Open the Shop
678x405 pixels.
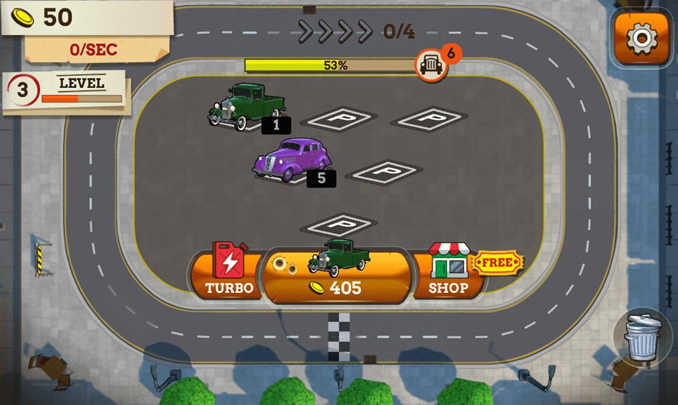[448, 271]
